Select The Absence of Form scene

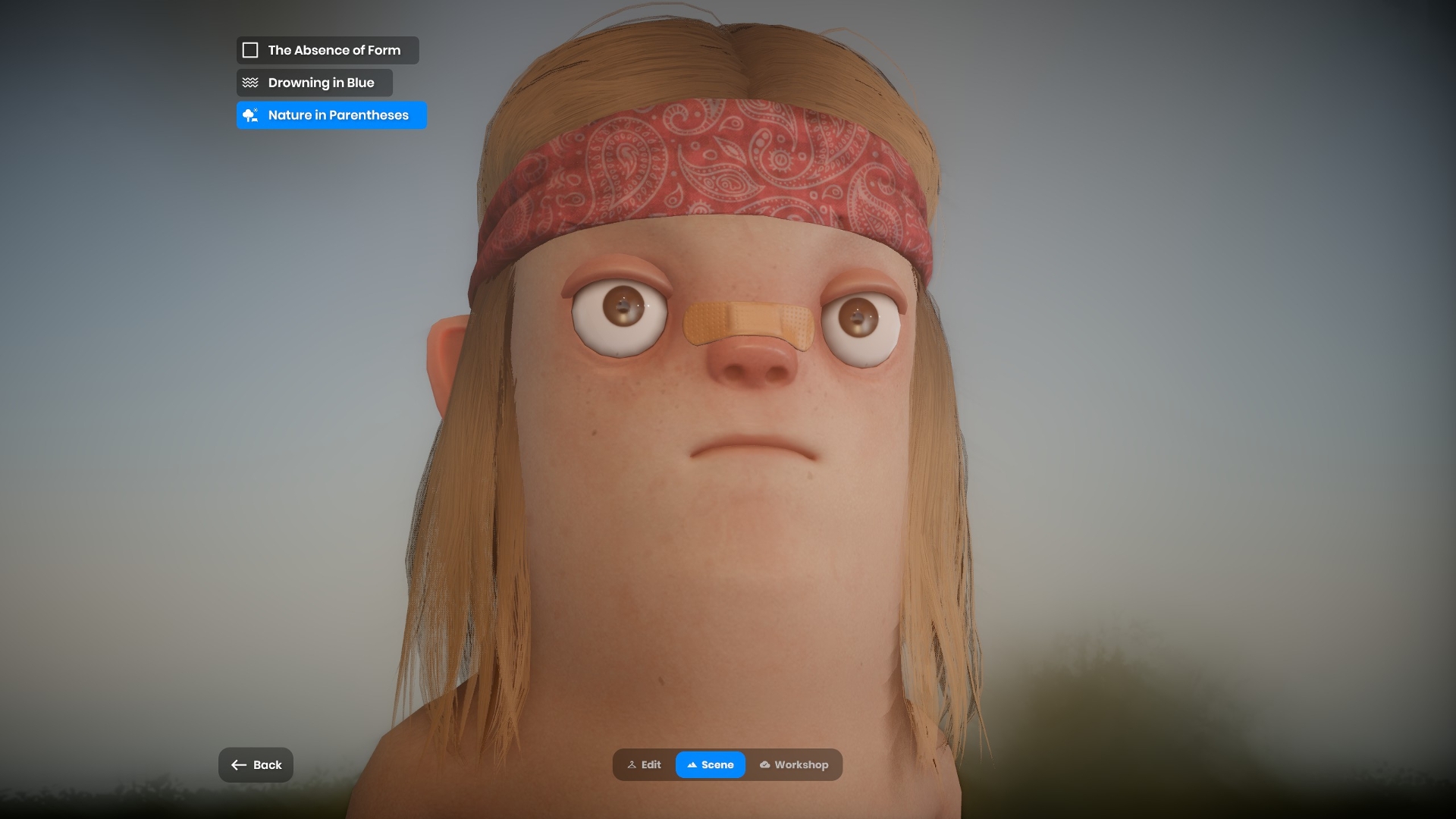pos(327,50)
